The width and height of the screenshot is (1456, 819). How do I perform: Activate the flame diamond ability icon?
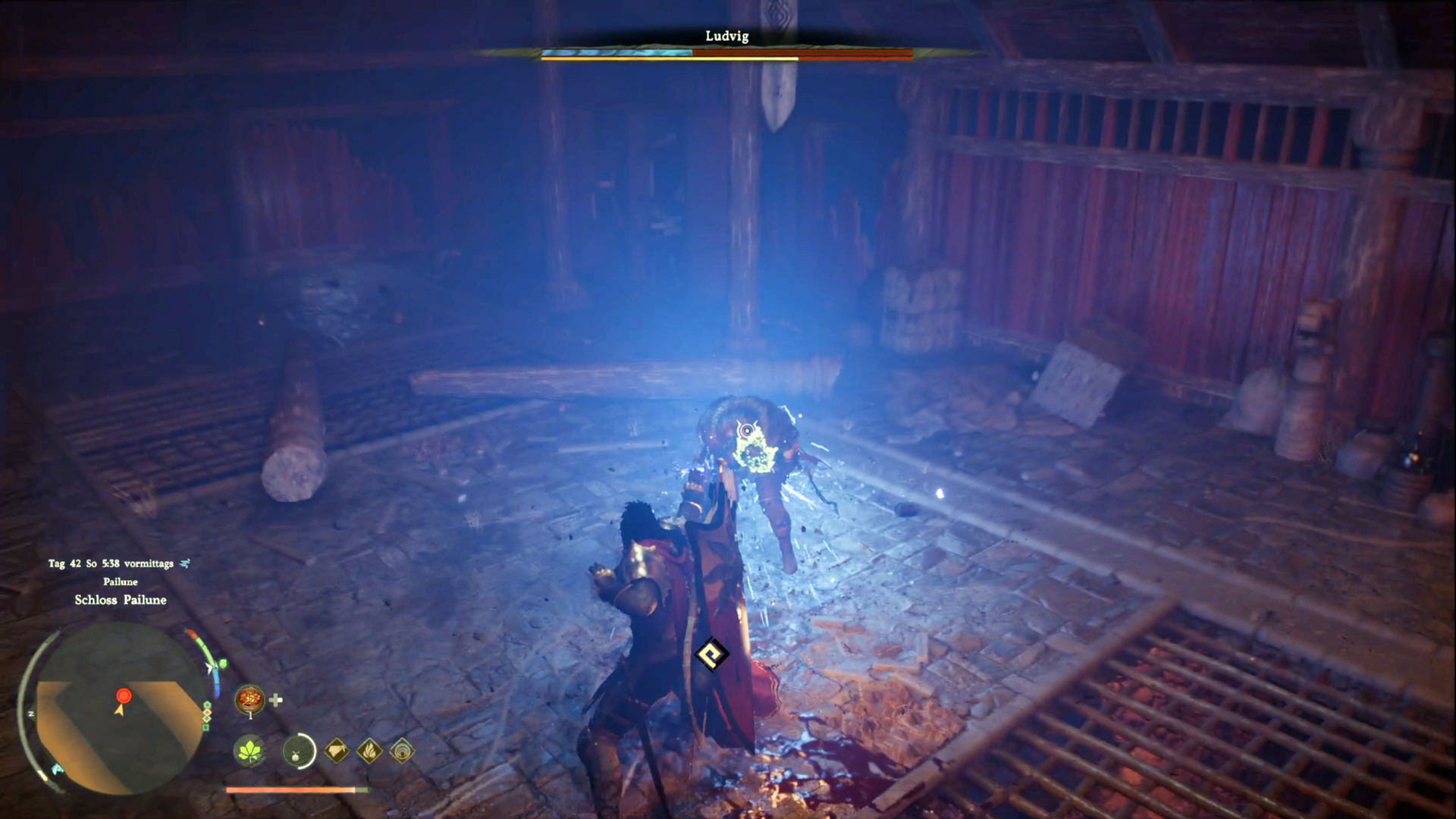click(x=369, y=752)
